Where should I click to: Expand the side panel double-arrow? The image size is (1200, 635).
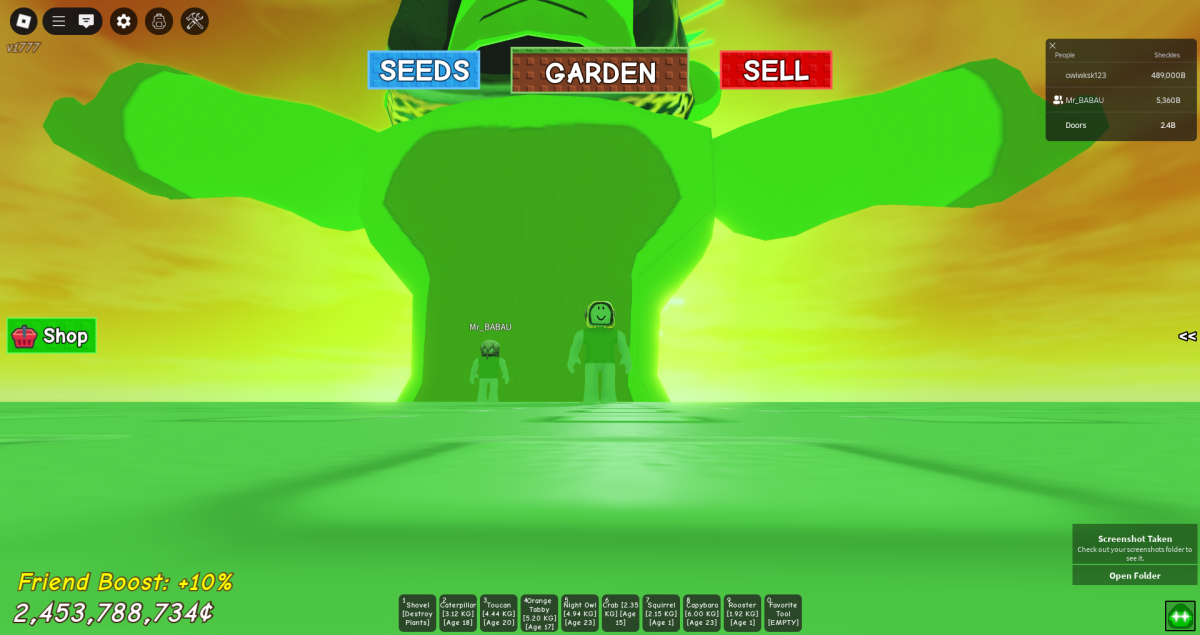click(1187, 336)
